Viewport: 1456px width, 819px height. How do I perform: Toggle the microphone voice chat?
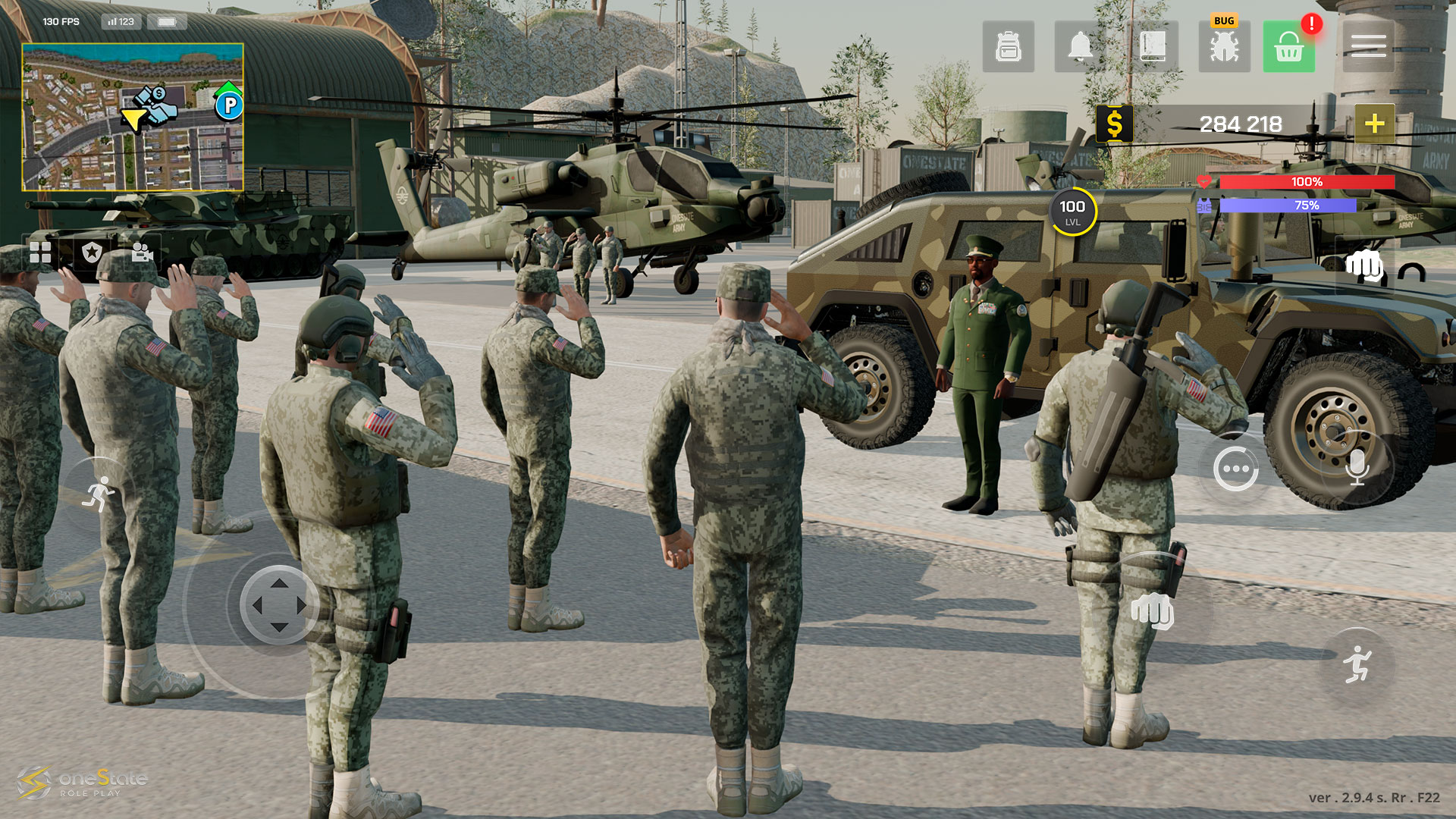[x=1357, y=468]
